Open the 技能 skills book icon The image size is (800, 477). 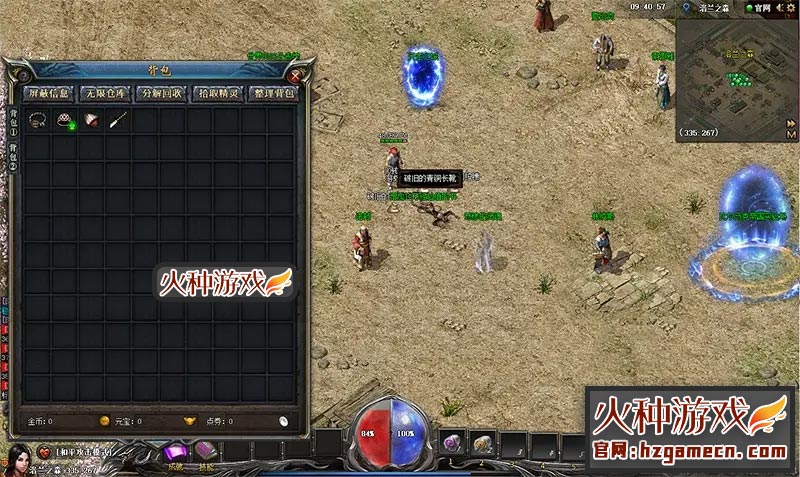pos(206,452)
